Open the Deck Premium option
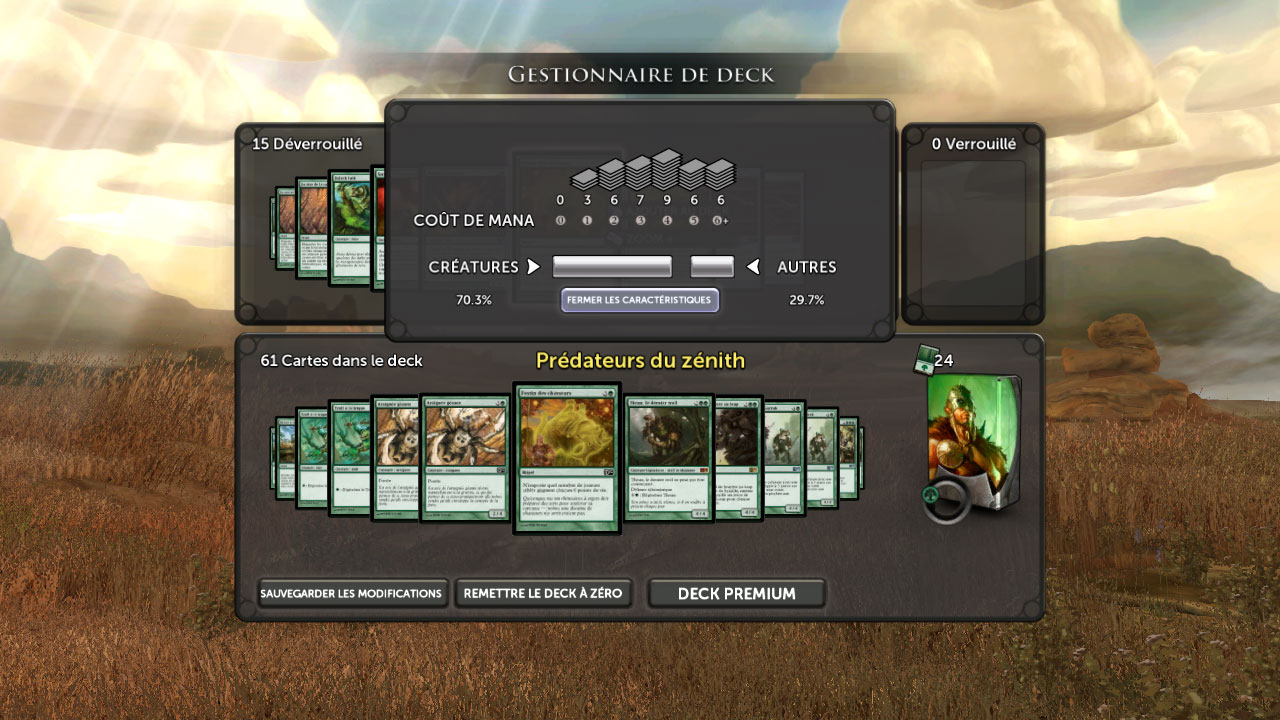The width and height of the screenshot is (1280, 720). 736,593
